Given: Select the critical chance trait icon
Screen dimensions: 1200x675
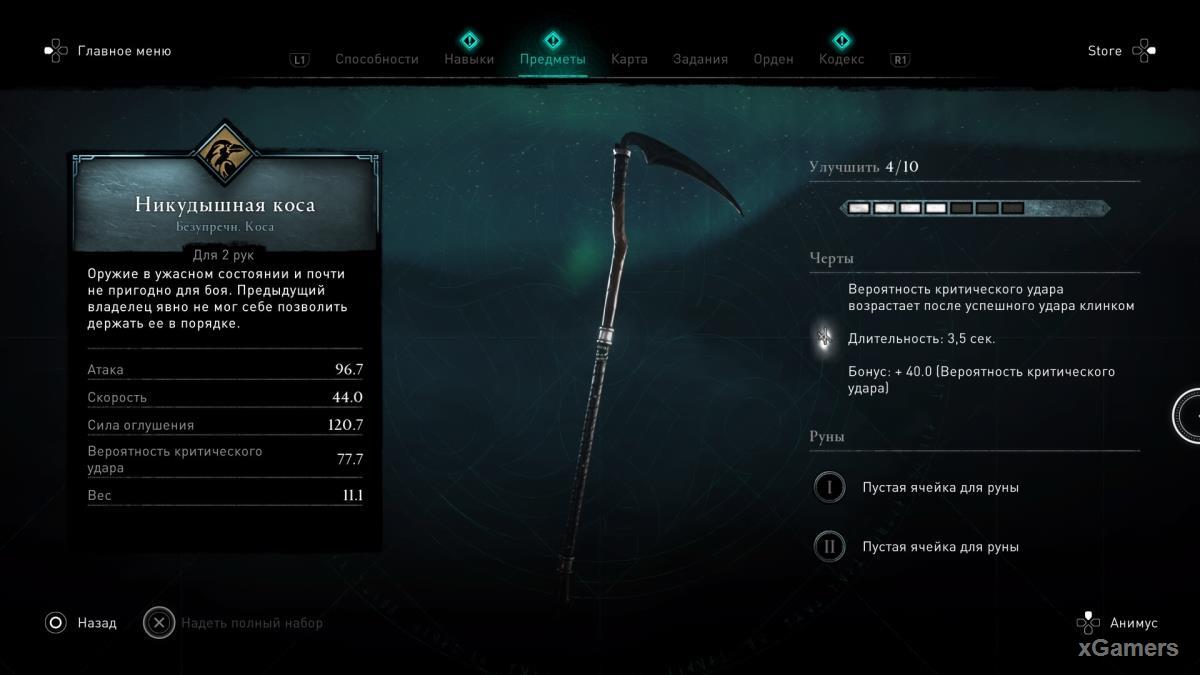Looking at the screenshot, I should tap(826, 339).
